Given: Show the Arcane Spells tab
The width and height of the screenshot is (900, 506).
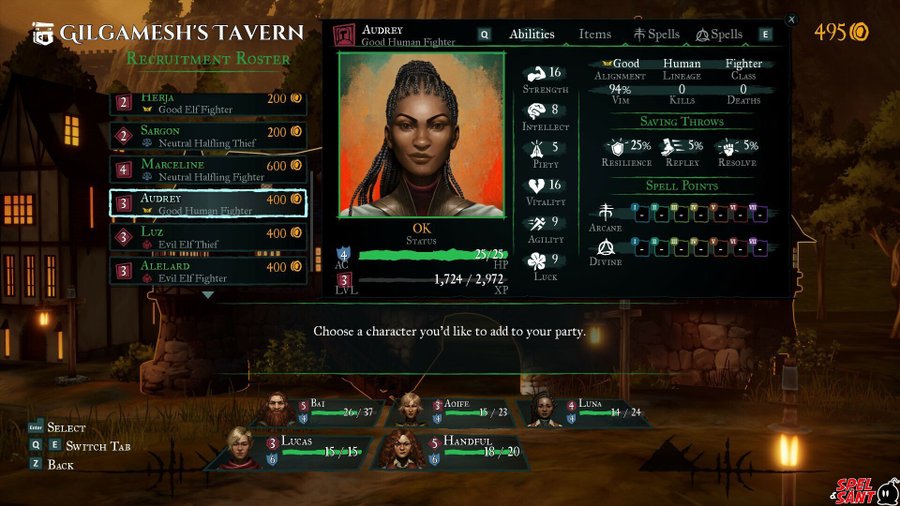Looking at the screenshot, I should click(656, 34).
